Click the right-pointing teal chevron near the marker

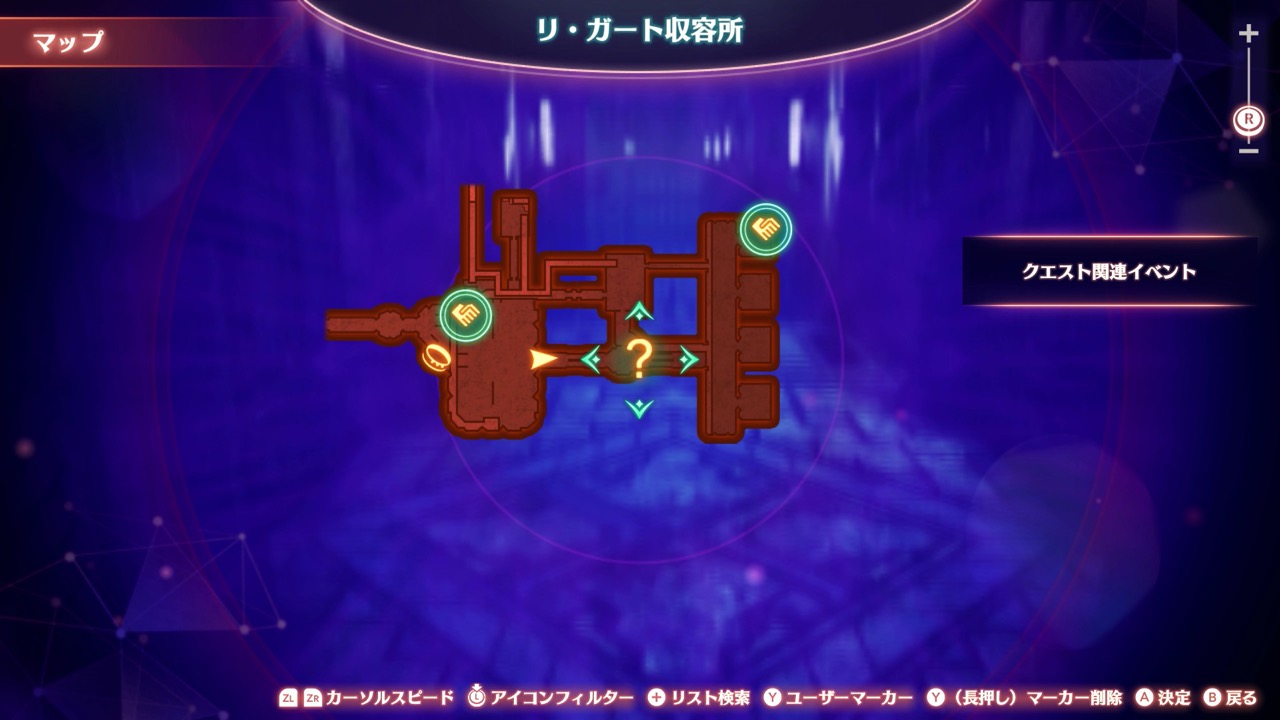(x=687, y=357)
